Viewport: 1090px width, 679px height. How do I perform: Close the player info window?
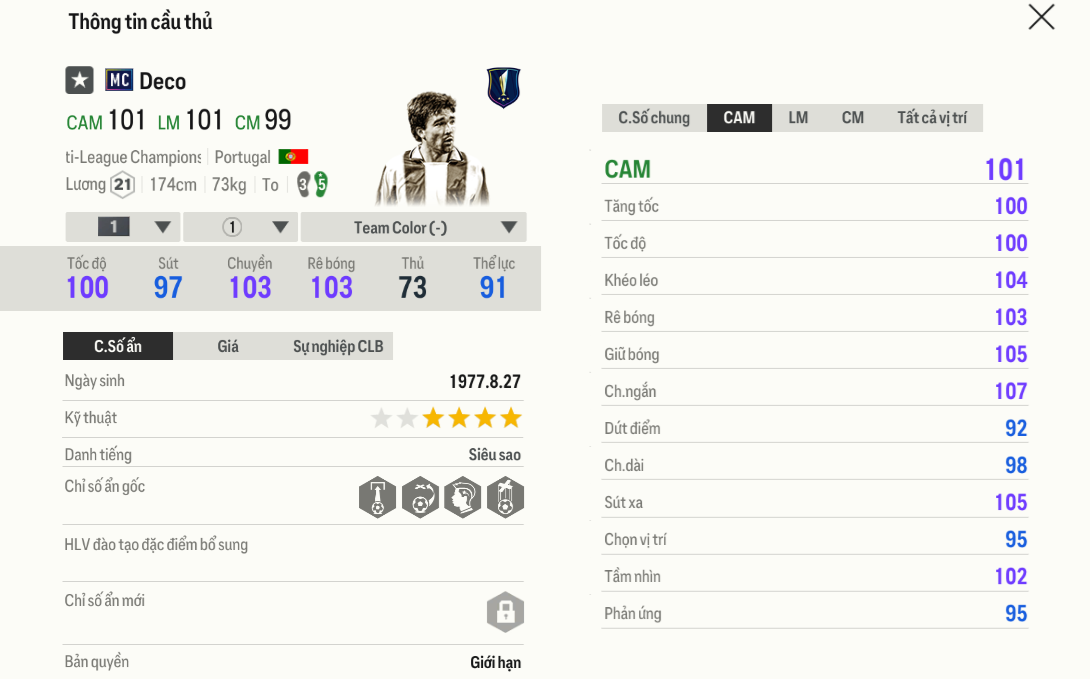[x=1041, y=17]
